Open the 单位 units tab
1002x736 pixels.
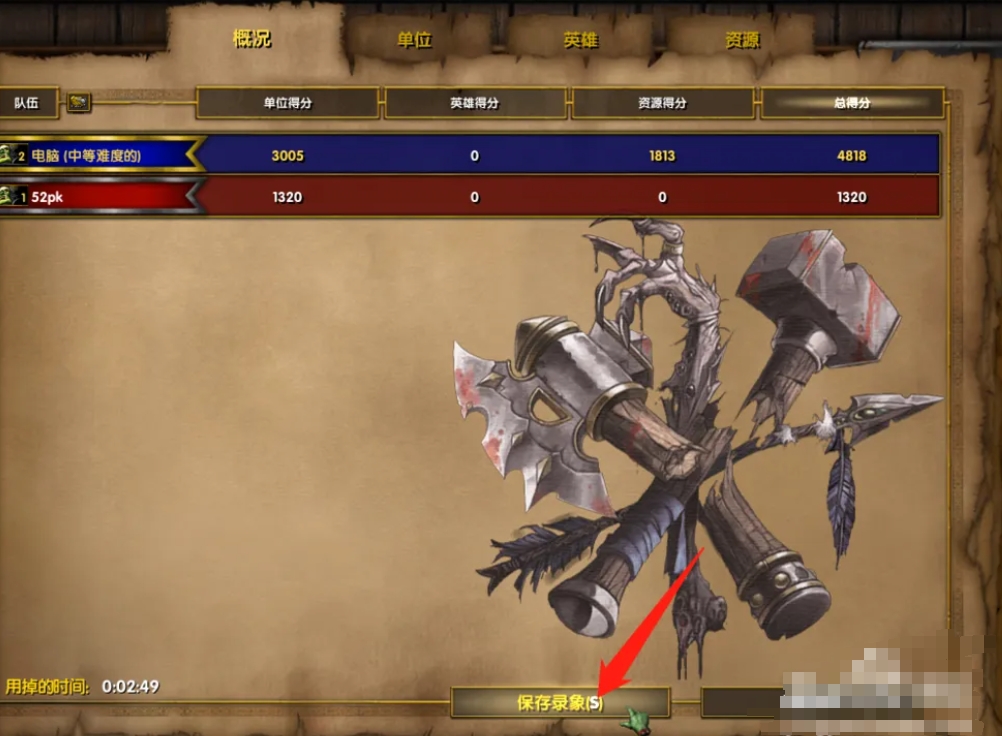click(x=413, y=40)
